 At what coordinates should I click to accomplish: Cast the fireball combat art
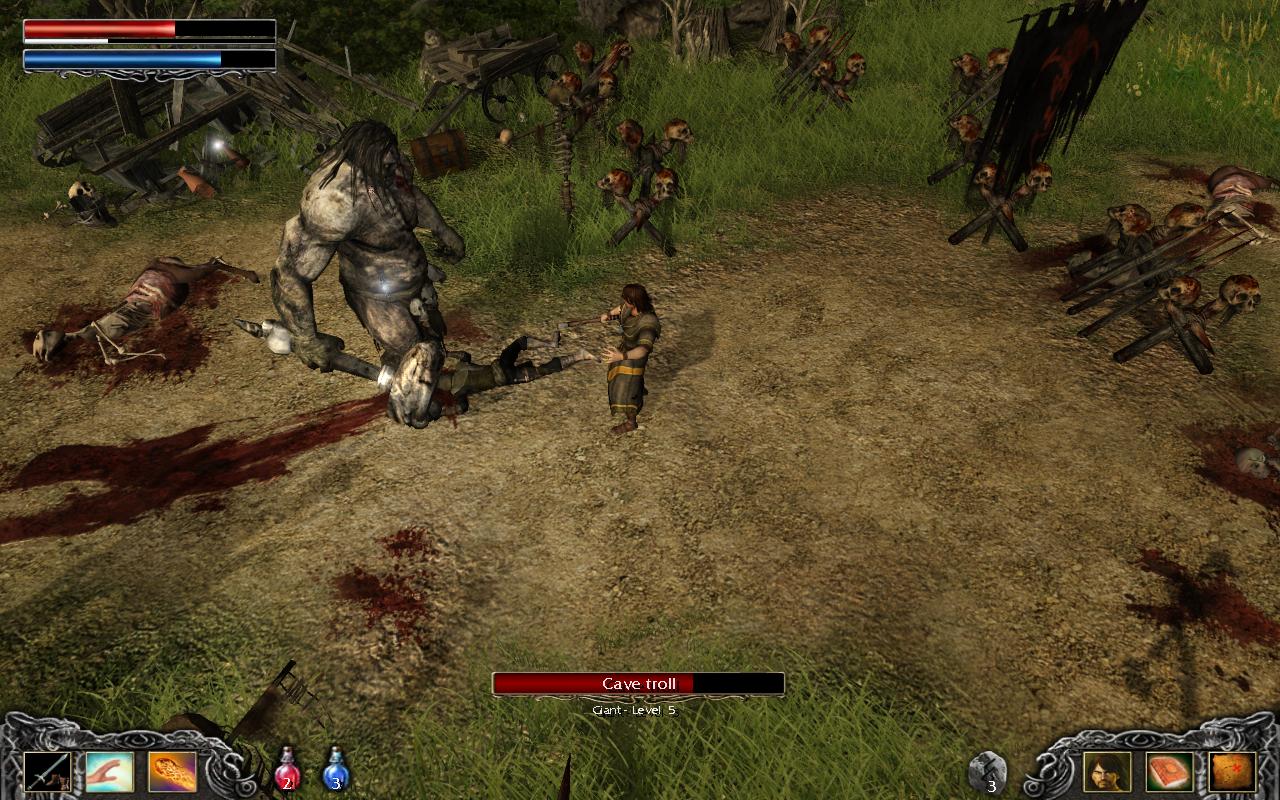coord(170,770)
